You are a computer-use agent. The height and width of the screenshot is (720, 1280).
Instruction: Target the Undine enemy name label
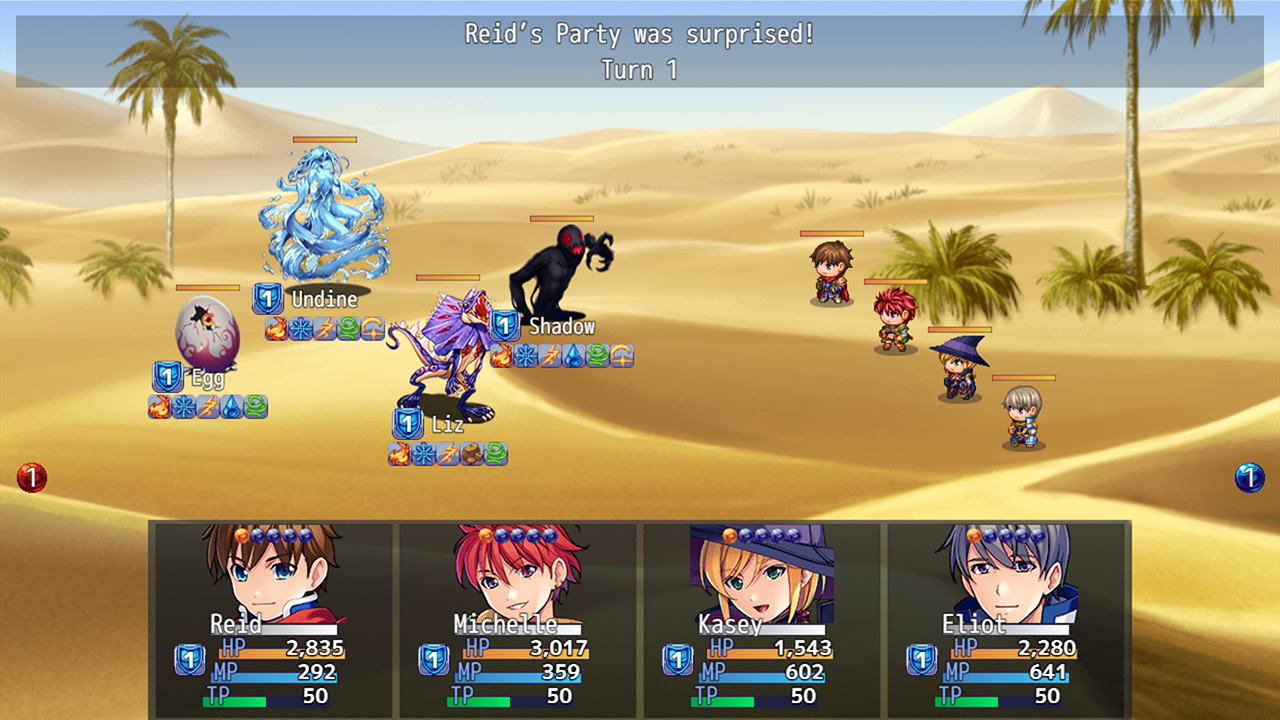point(324,299)
